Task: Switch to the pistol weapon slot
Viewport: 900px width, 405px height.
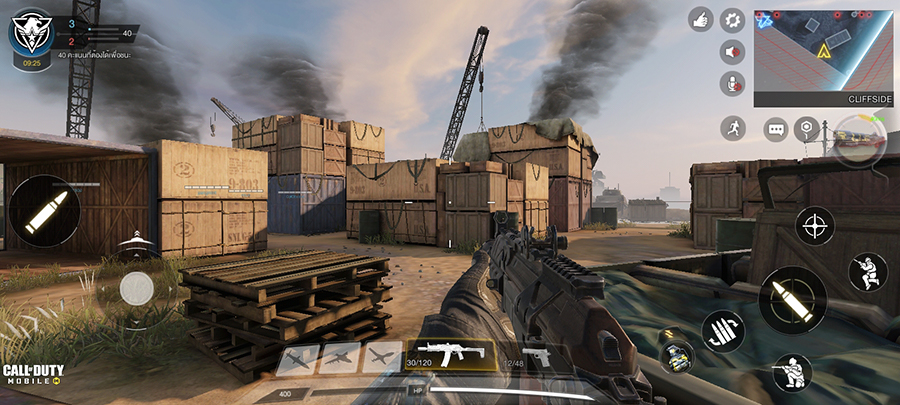Action: click(x=536, y=357)
